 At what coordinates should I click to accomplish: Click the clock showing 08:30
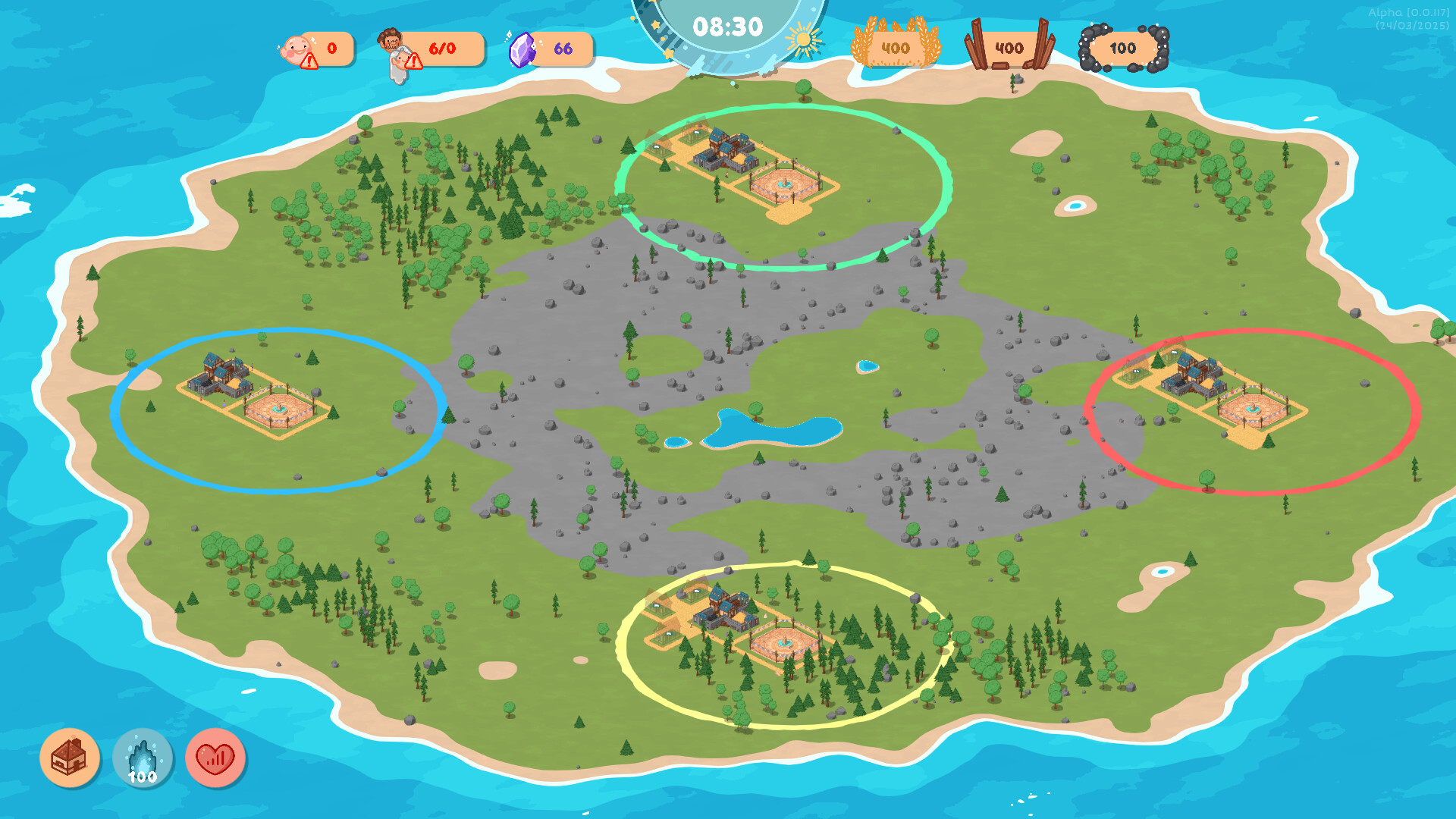726,25
